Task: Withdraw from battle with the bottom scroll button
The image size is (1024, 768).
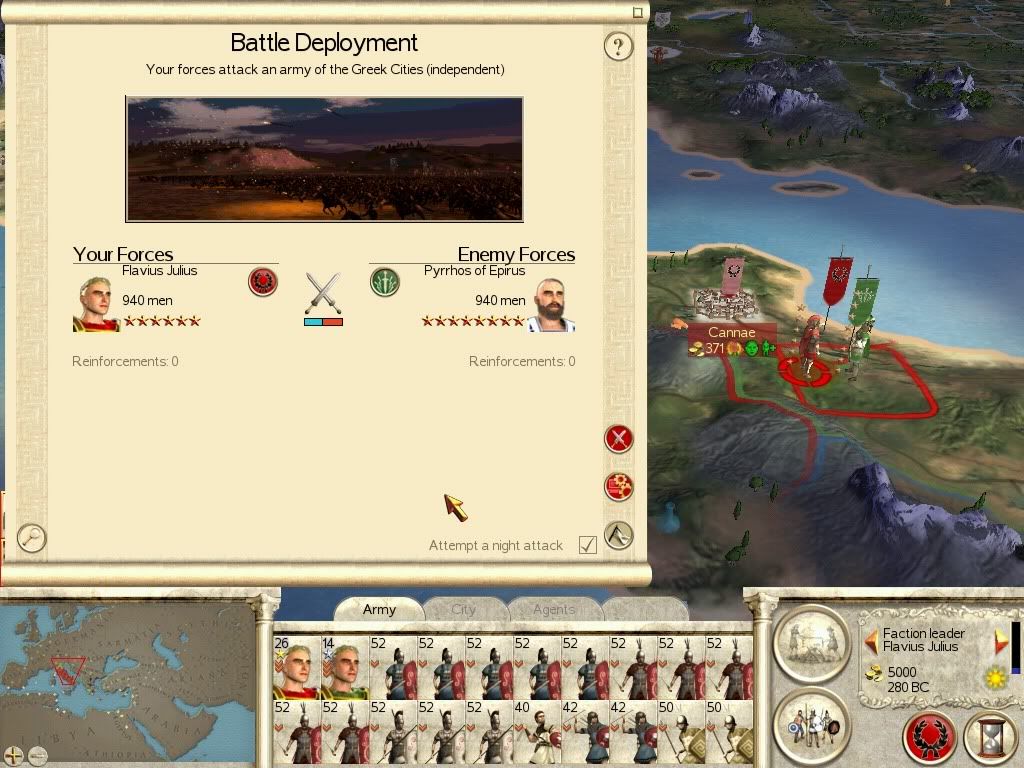Action: pos(619,535)
